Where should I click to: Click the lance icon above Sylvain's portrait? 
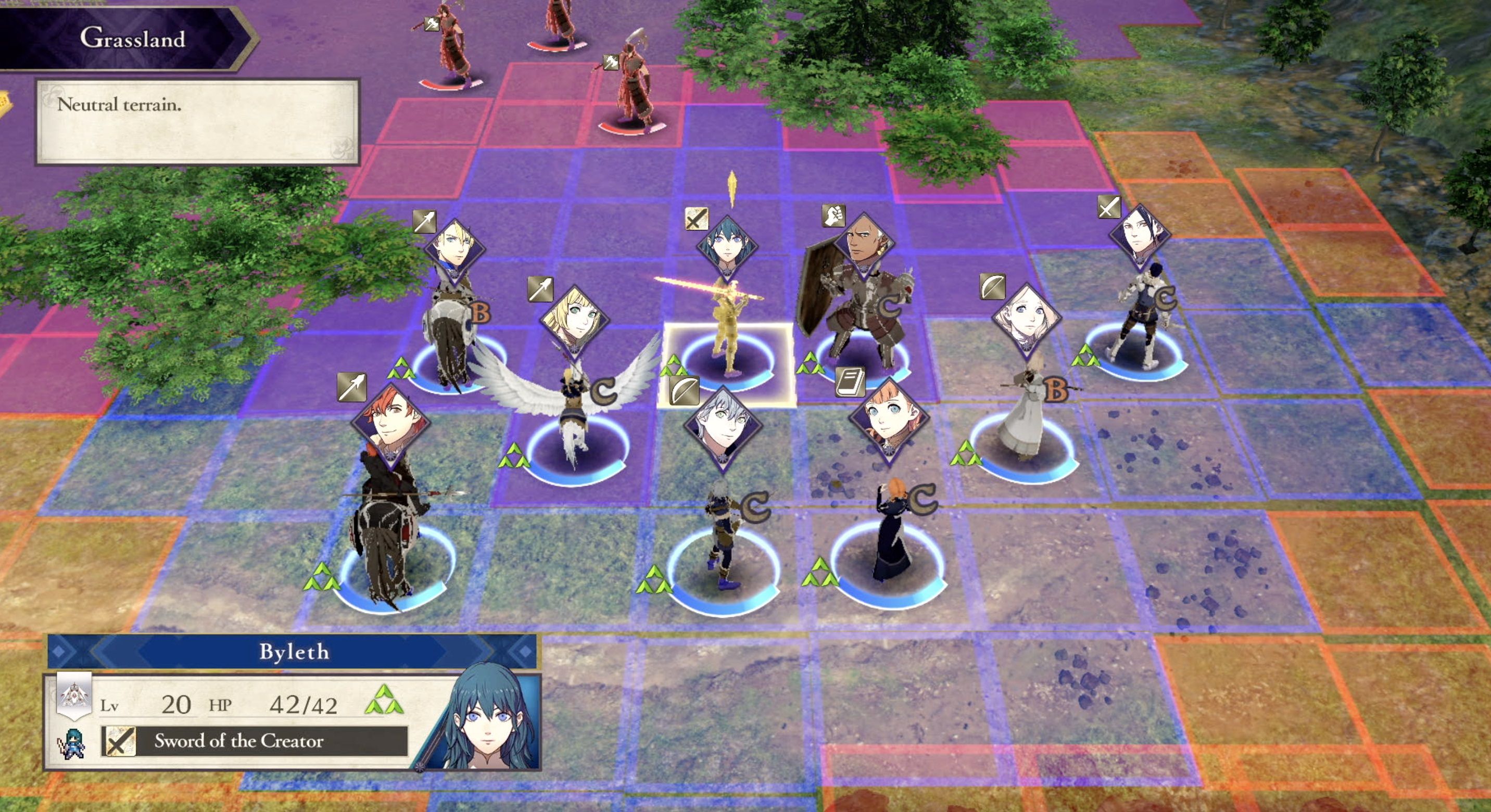tap(352, 388)
